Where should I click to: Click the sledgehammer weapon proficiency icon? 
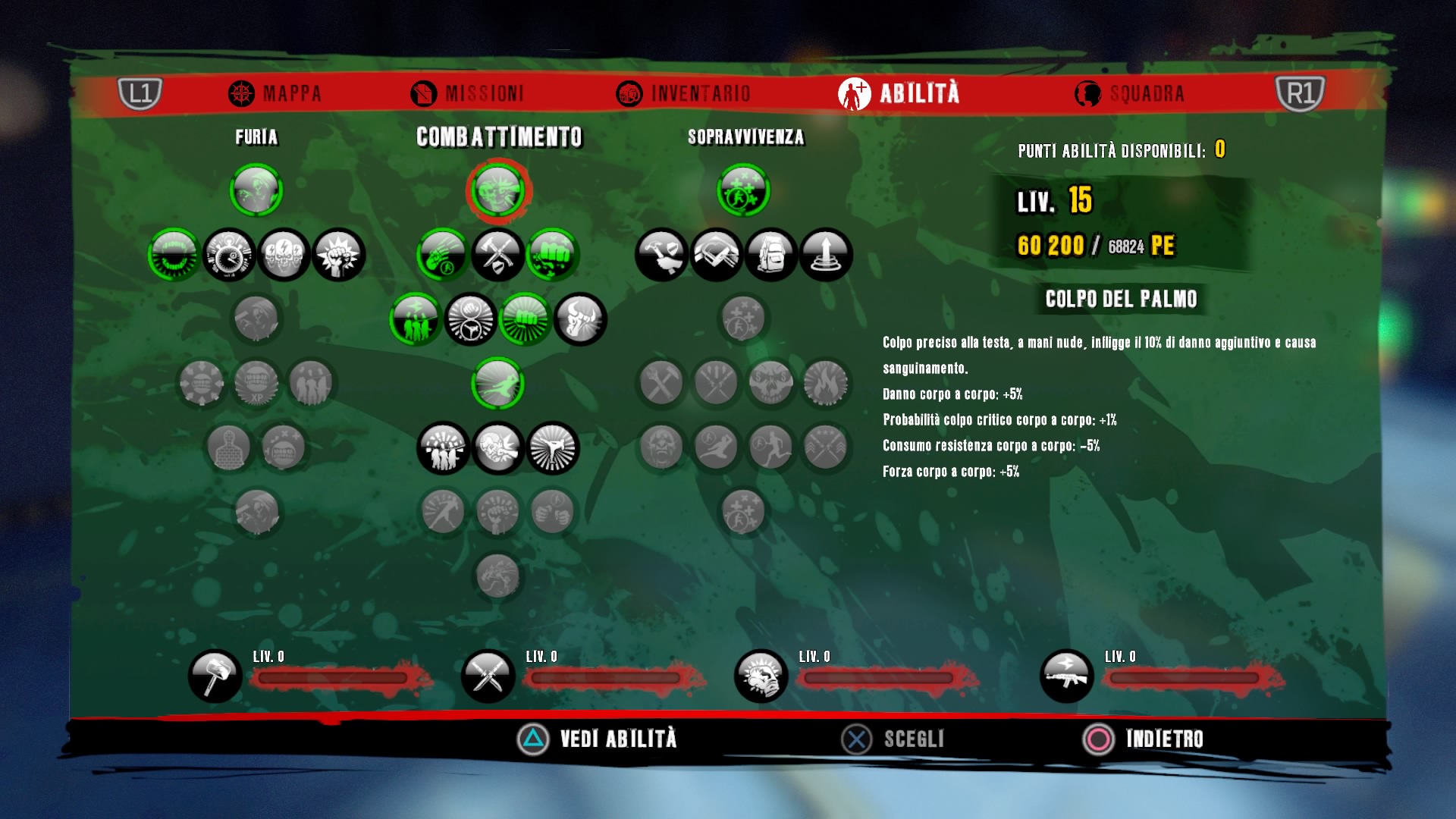point(215,676)
